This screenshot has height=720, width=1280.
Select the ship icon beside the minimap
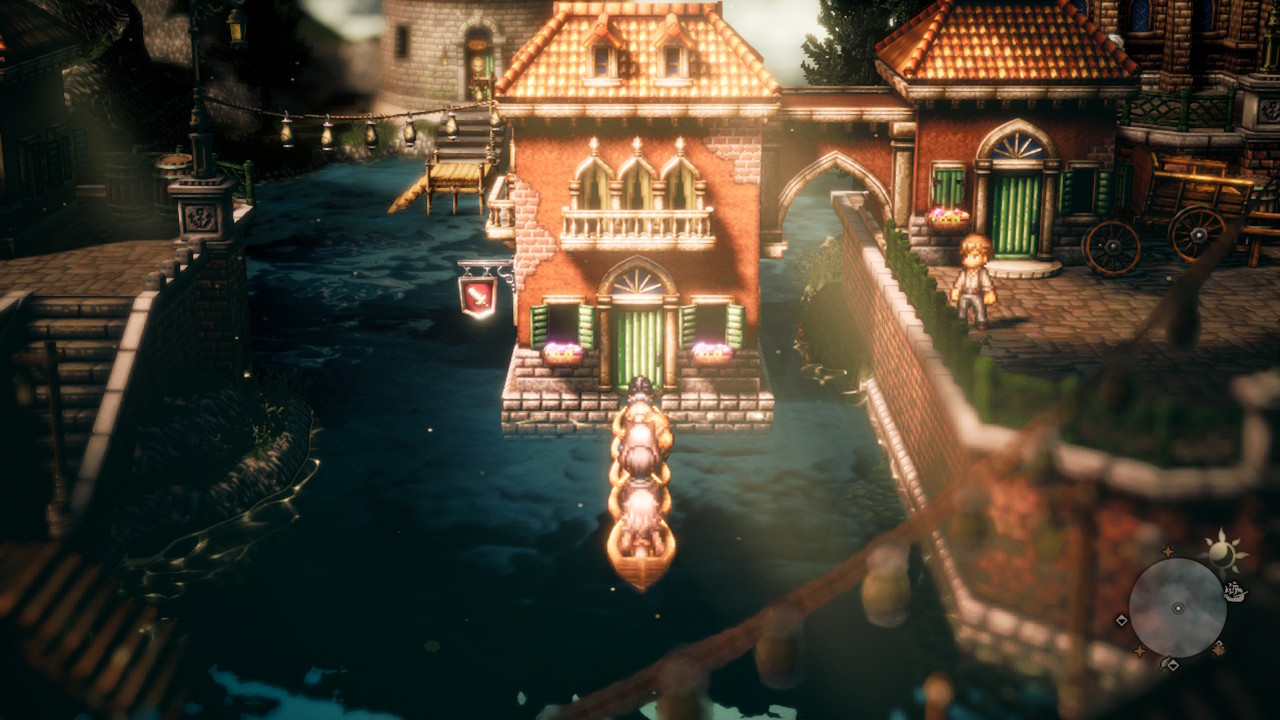click(1235, 592)
